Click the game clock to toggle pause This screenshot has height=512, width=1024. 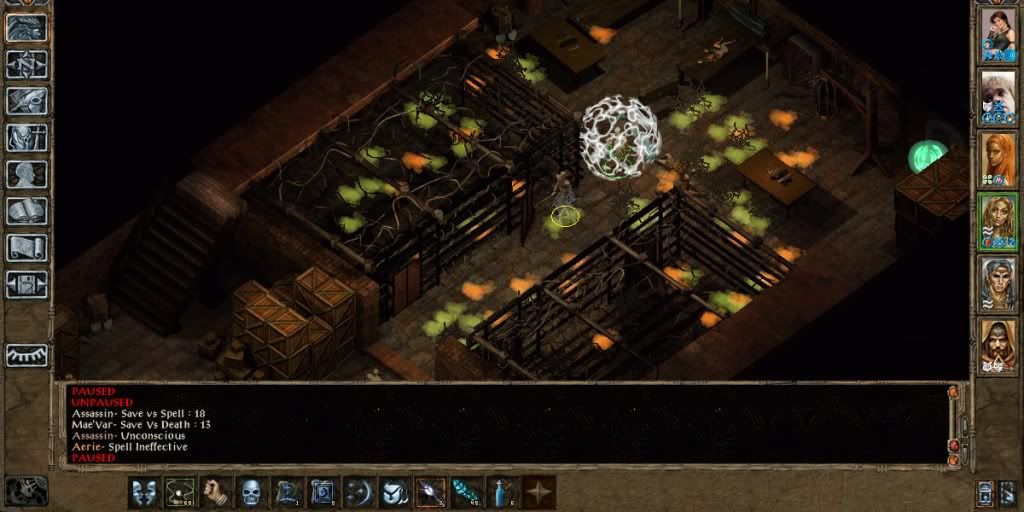tap(26, 490)
